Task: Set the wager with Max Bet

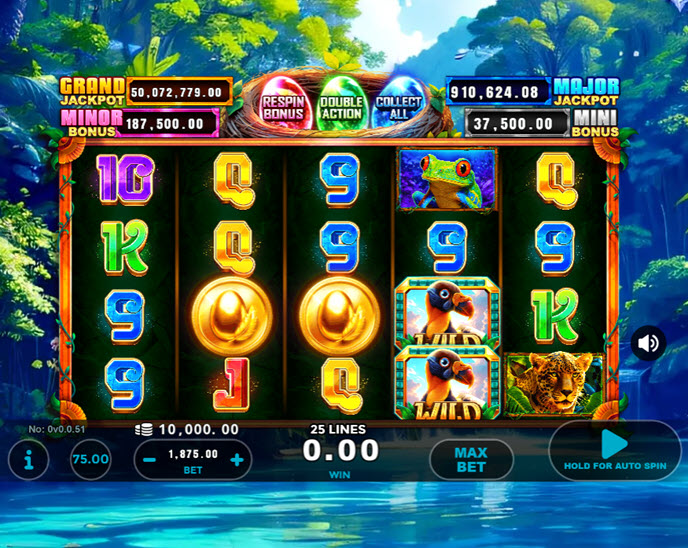Action: click(x=471, y=460)
